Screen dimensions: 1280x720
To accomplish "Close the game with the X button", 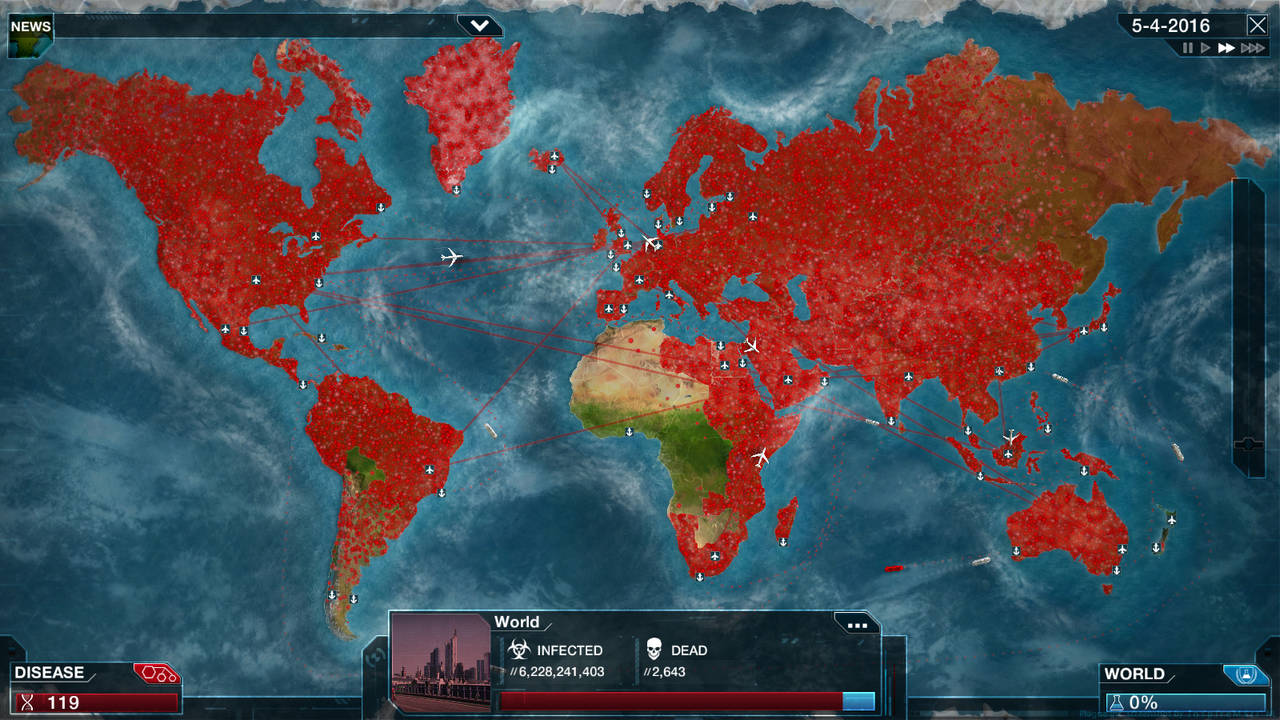I will 1257,25.
